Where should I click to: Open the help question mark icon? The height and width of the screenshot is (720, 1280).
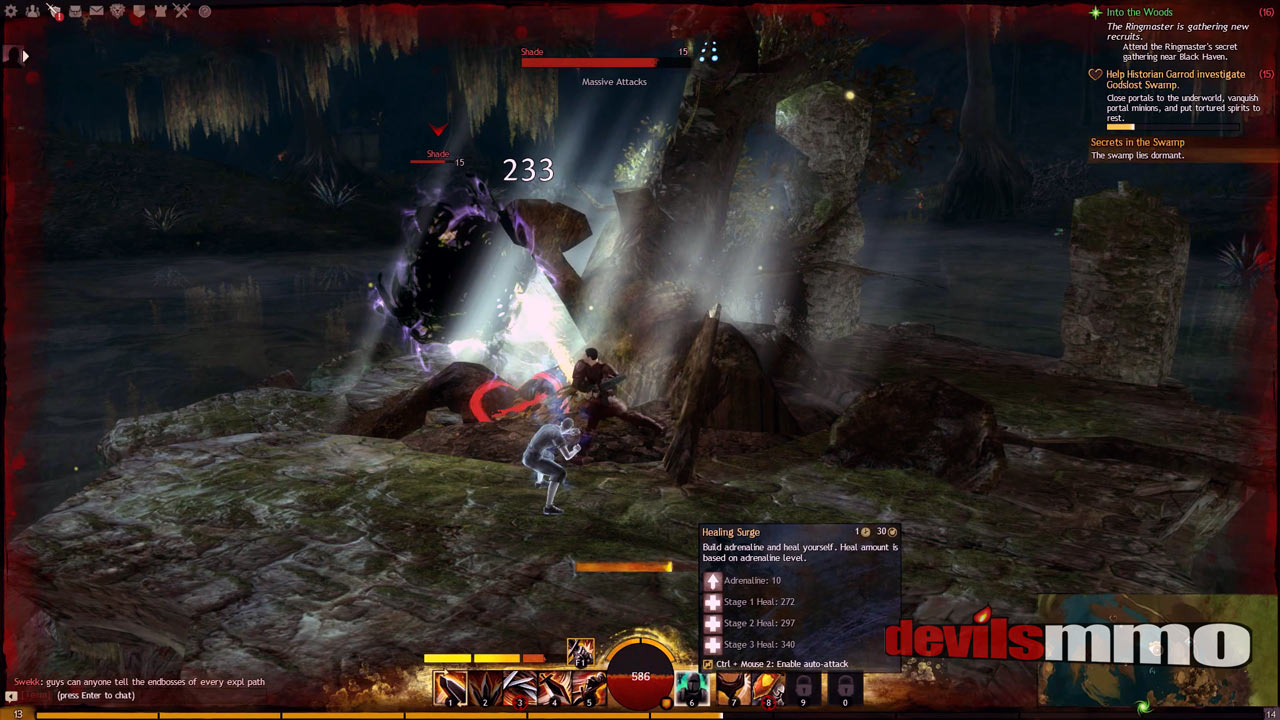[x=205, y=11]
